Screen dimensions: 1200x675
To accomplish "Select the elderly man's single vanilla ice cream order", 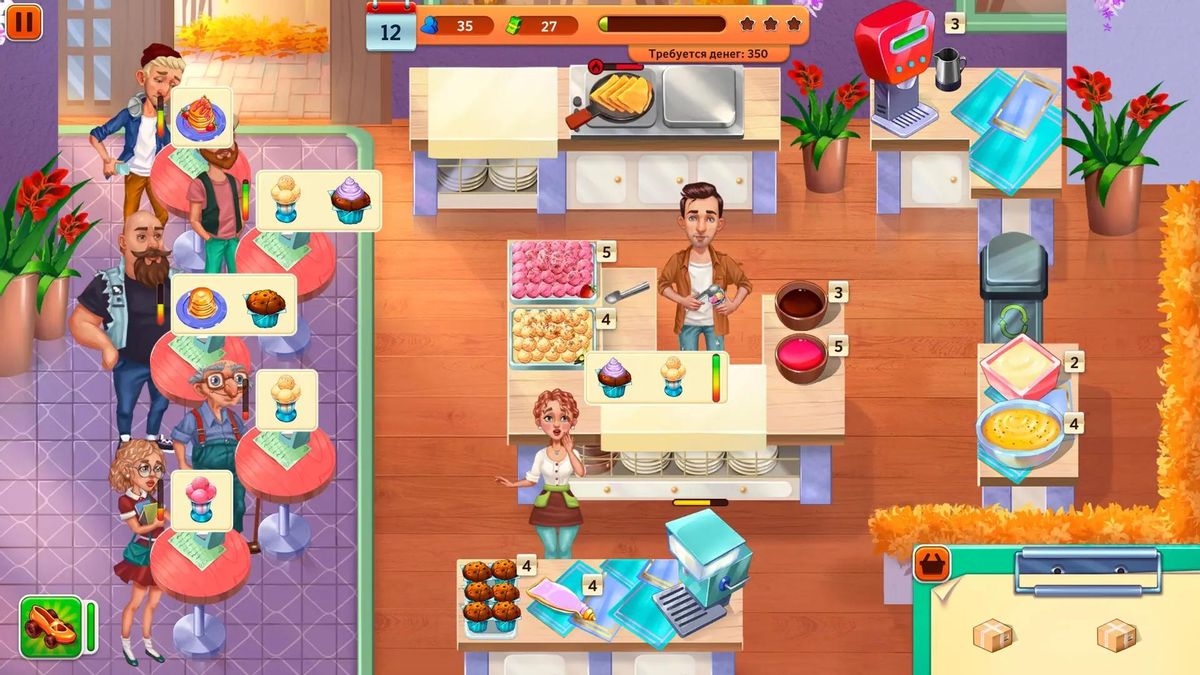I will pos(286,399).
